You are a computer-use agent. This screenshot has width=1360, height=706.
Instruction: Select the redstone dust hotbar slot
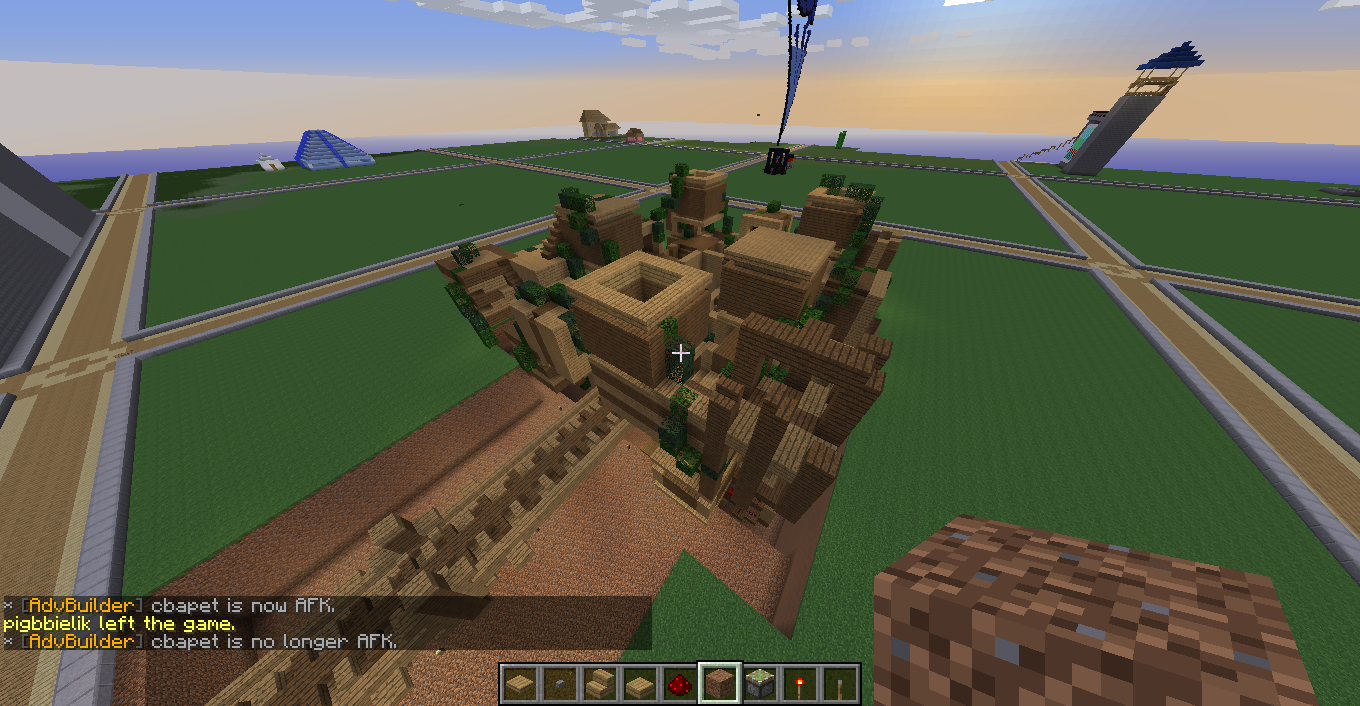click(680, 684)
